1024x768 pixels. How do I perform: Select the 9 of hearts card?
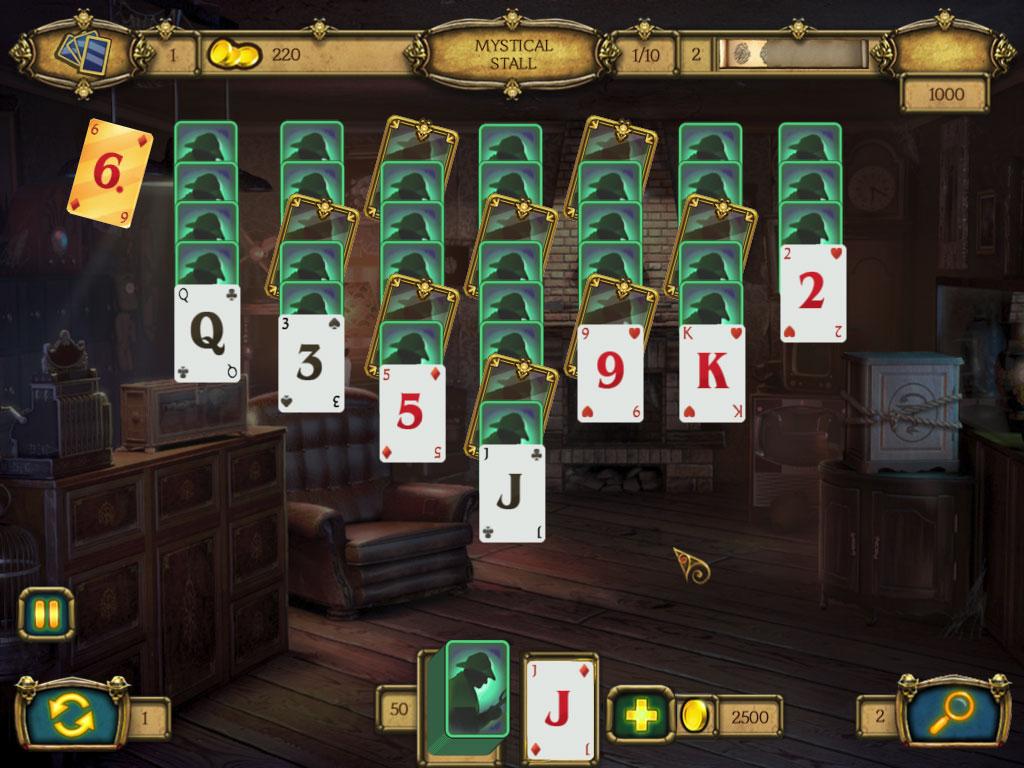point(610,373)
